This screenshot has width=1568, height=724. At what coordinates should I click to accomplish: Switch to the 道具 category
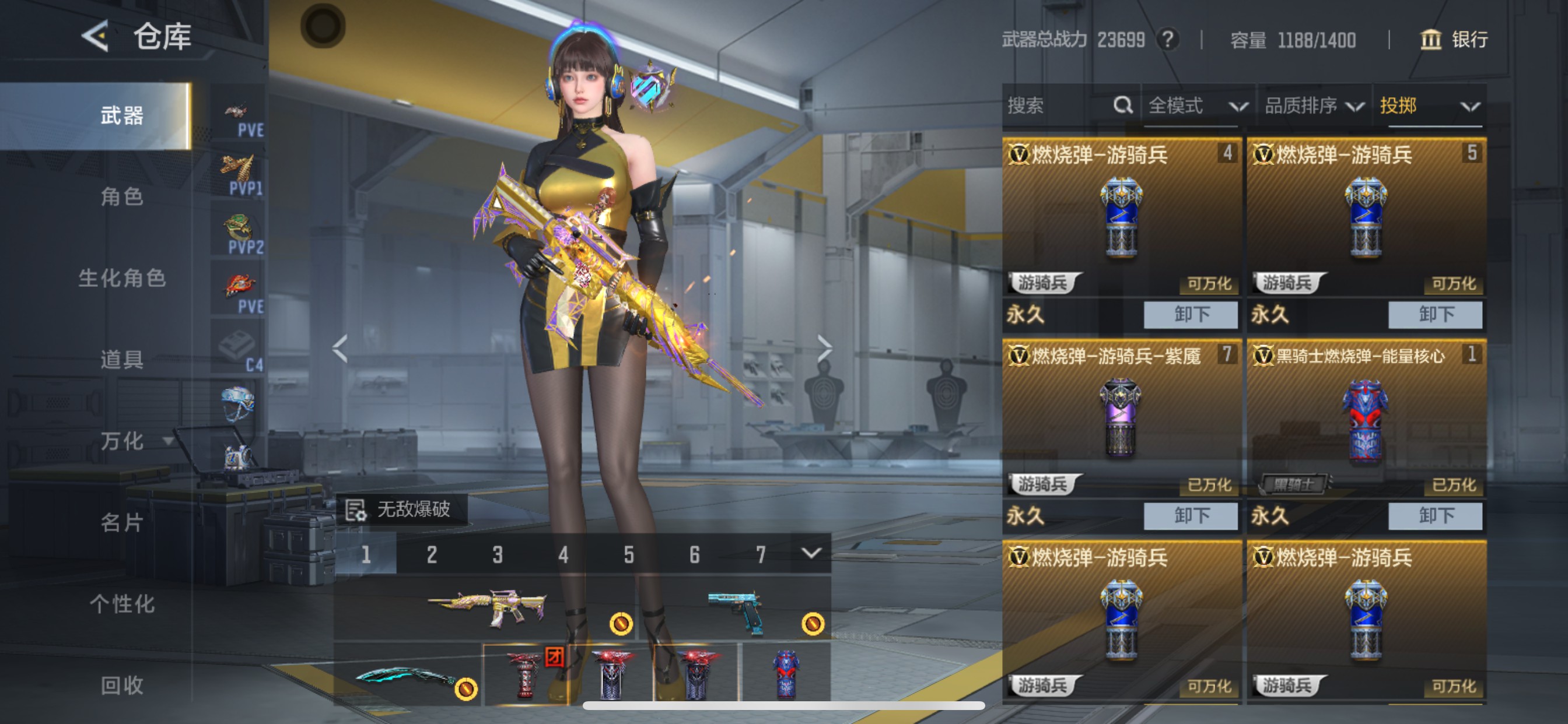tap(122, 360)
